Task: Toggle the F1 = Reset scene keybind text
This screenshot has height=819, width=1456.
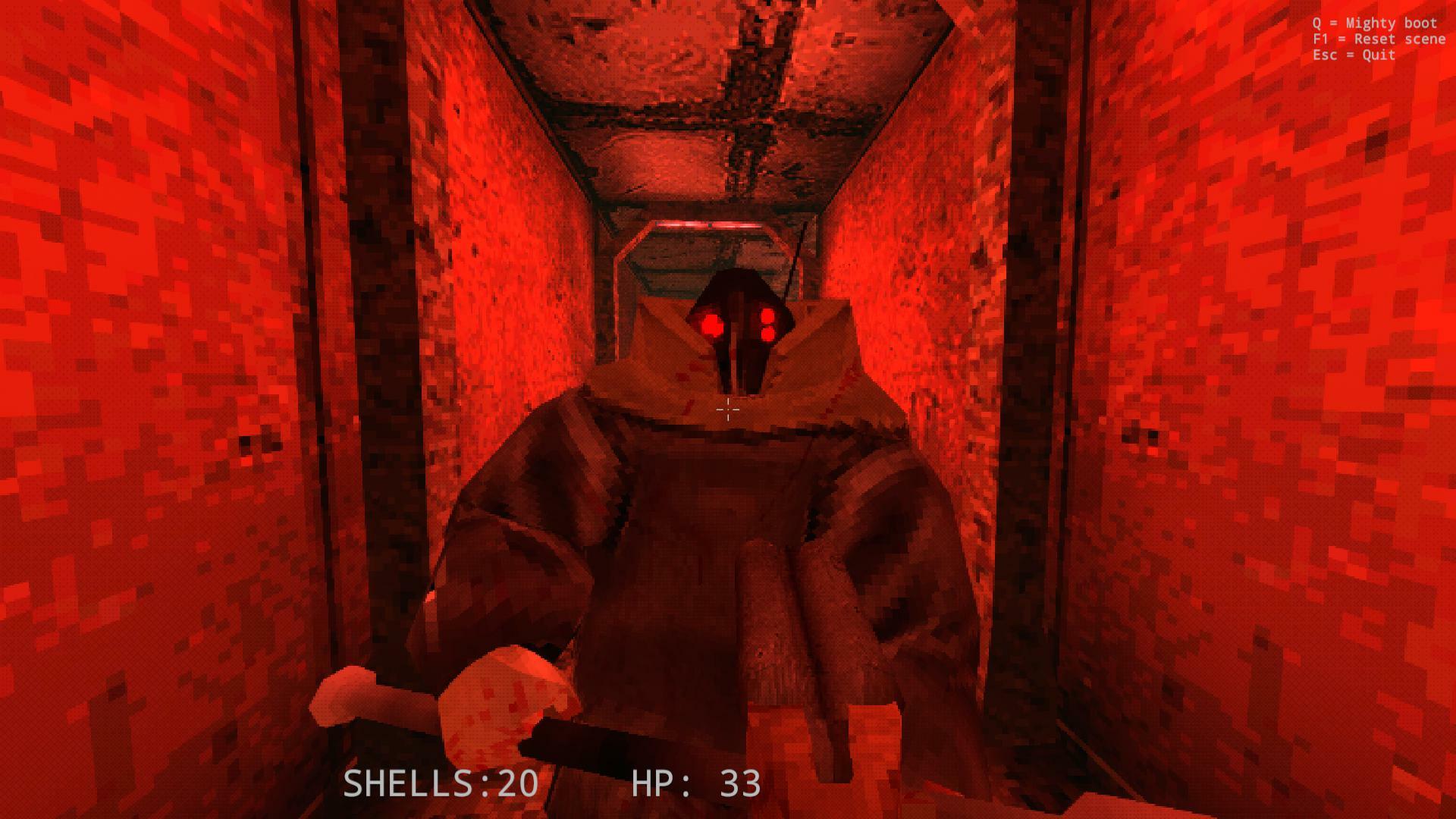Action: [1379, 39]
